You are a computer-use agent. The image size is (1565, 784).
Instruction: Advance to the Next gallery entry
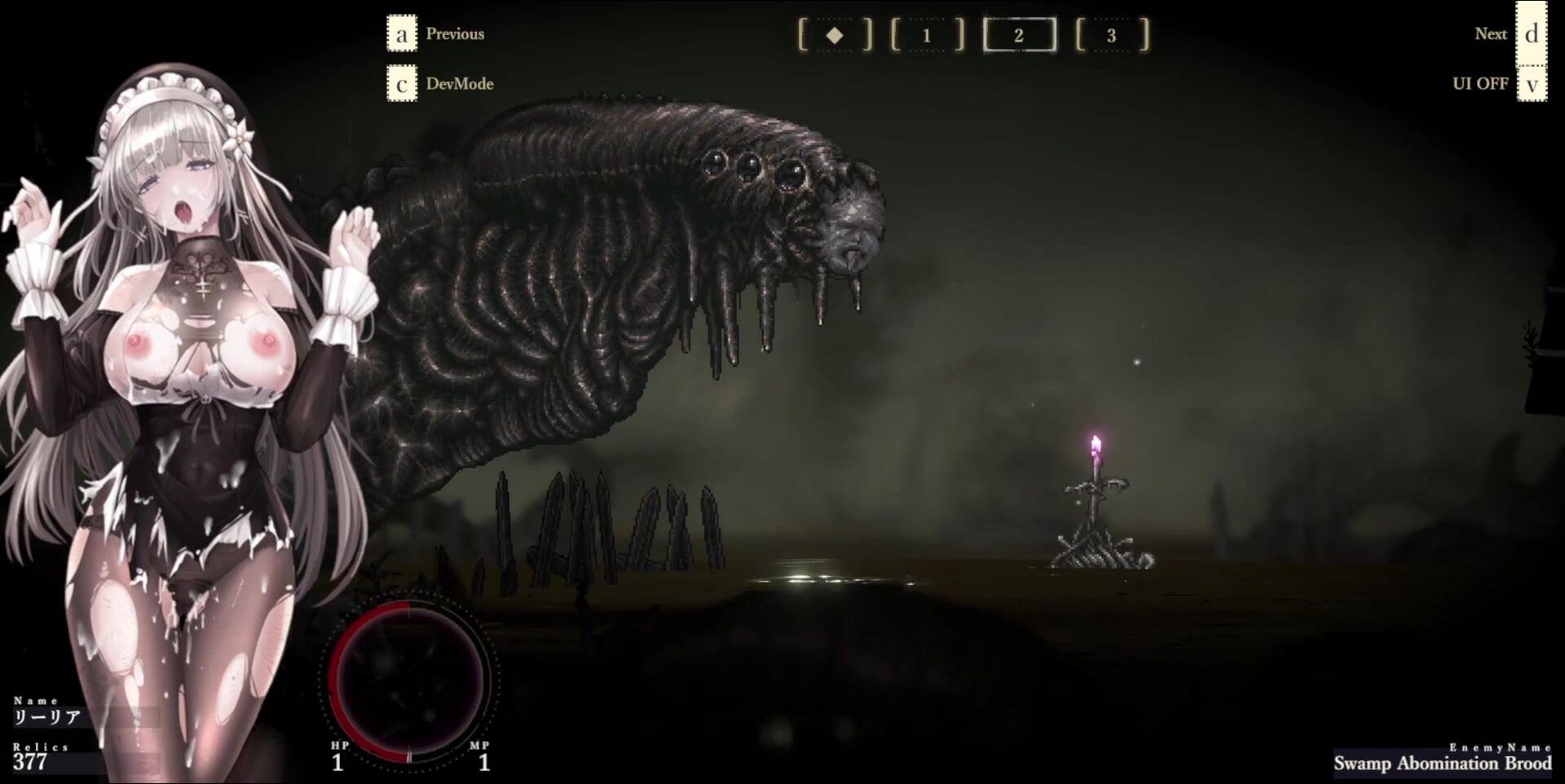(1531, 34)
